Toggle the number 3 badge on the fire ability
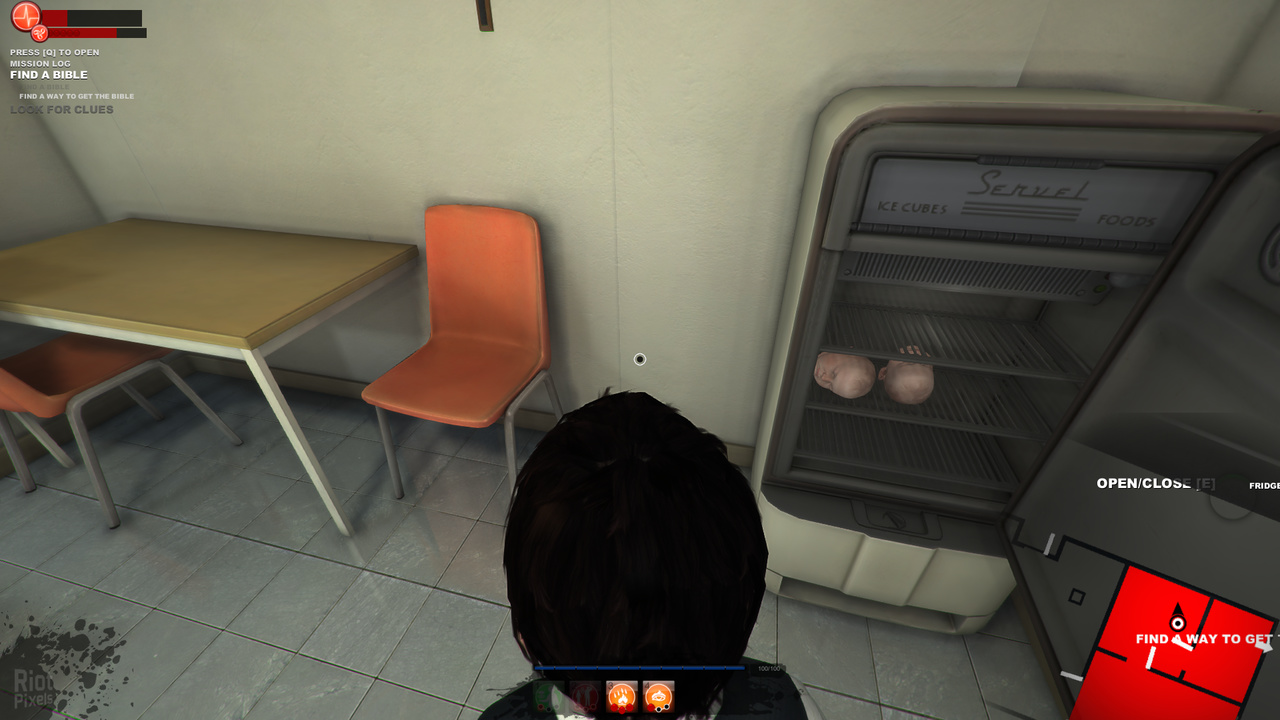 click(x=610, y=684)
